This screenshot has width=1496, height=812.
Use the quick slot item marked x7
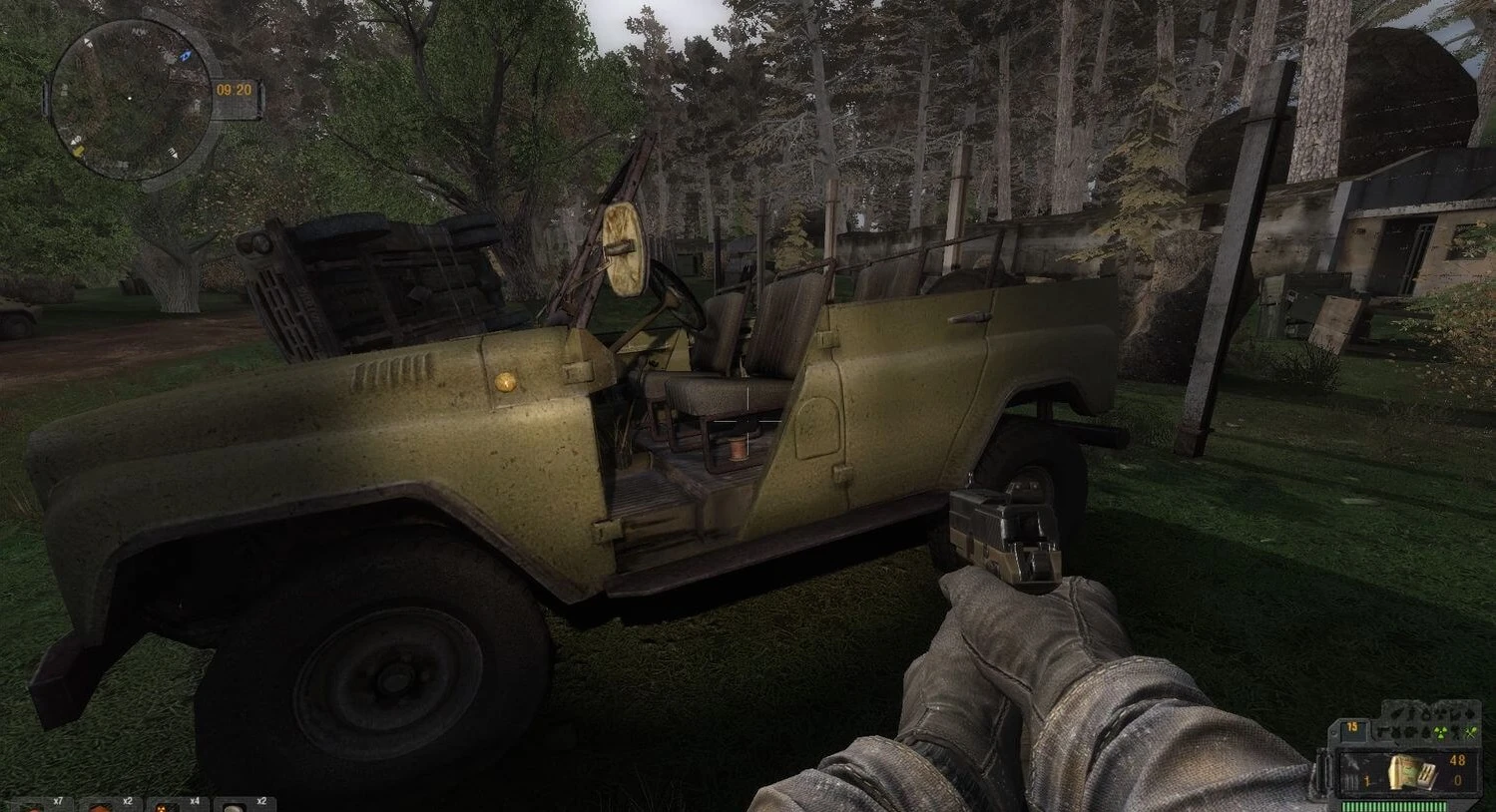click(40, 804)
